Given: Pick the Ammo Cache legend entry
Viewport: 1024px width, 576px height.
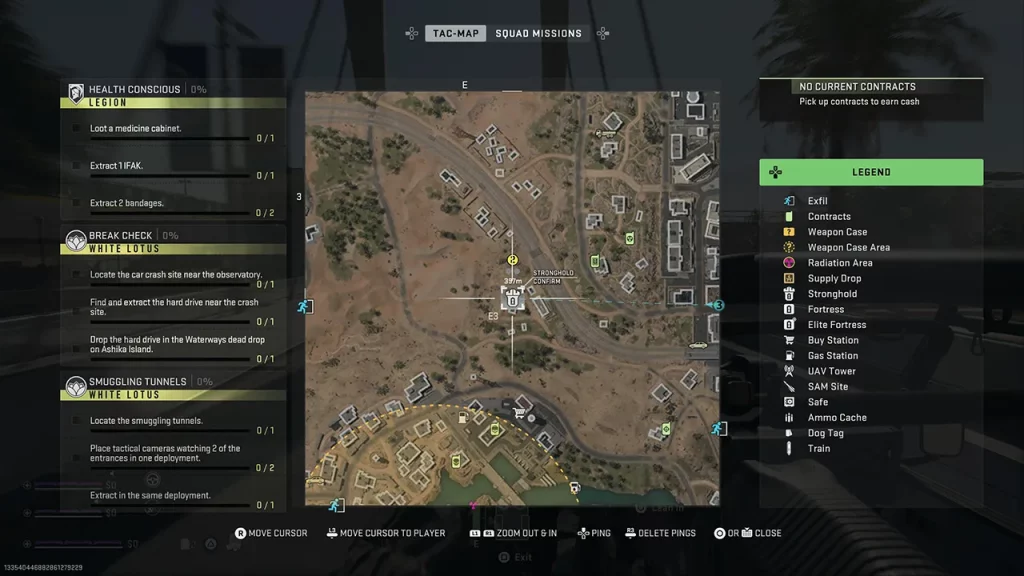Looking at the screenshot, I should pos(837,417).
